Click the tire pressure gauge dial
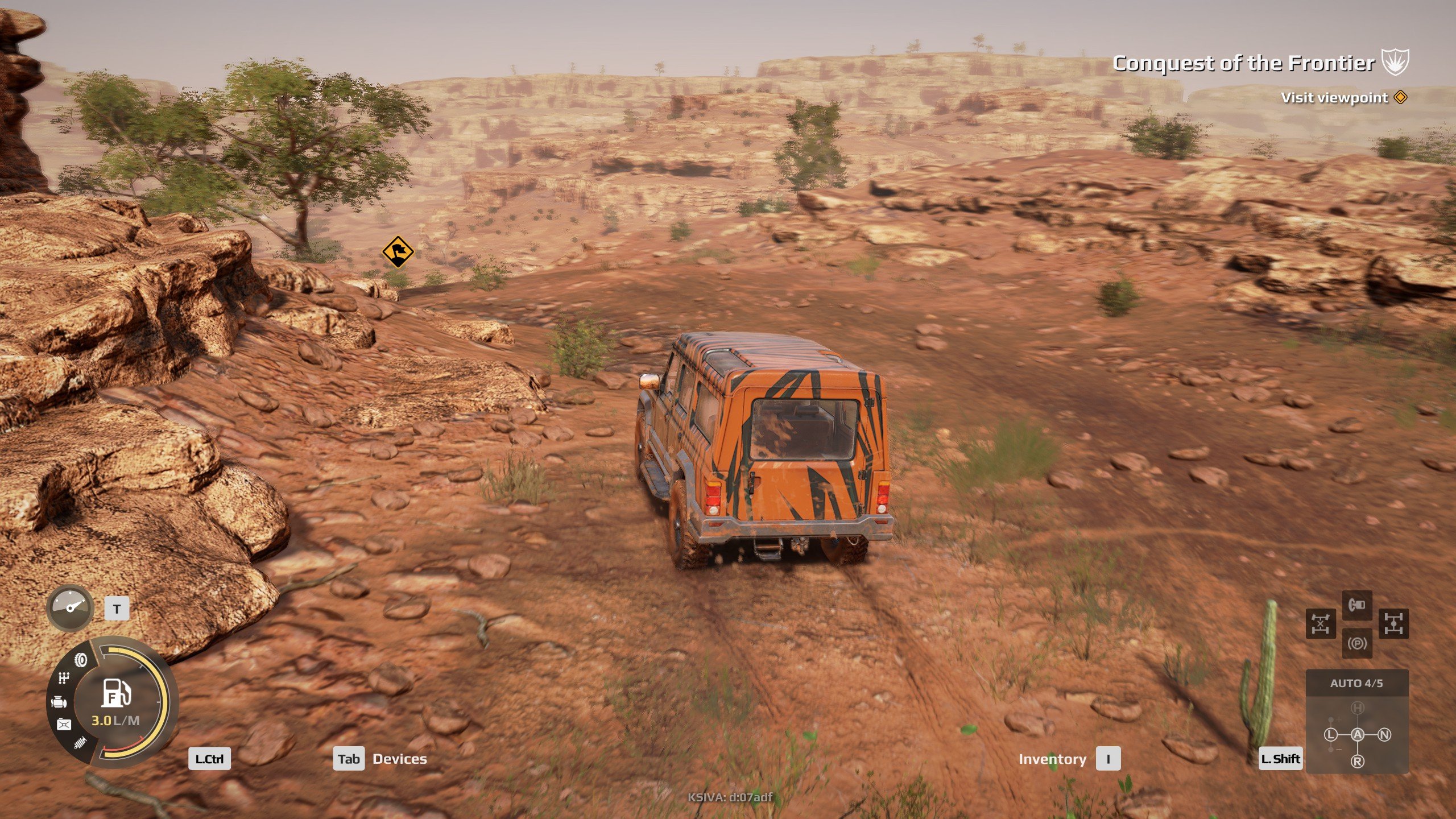Screen dimensions: 1456x819 [70, 607]
